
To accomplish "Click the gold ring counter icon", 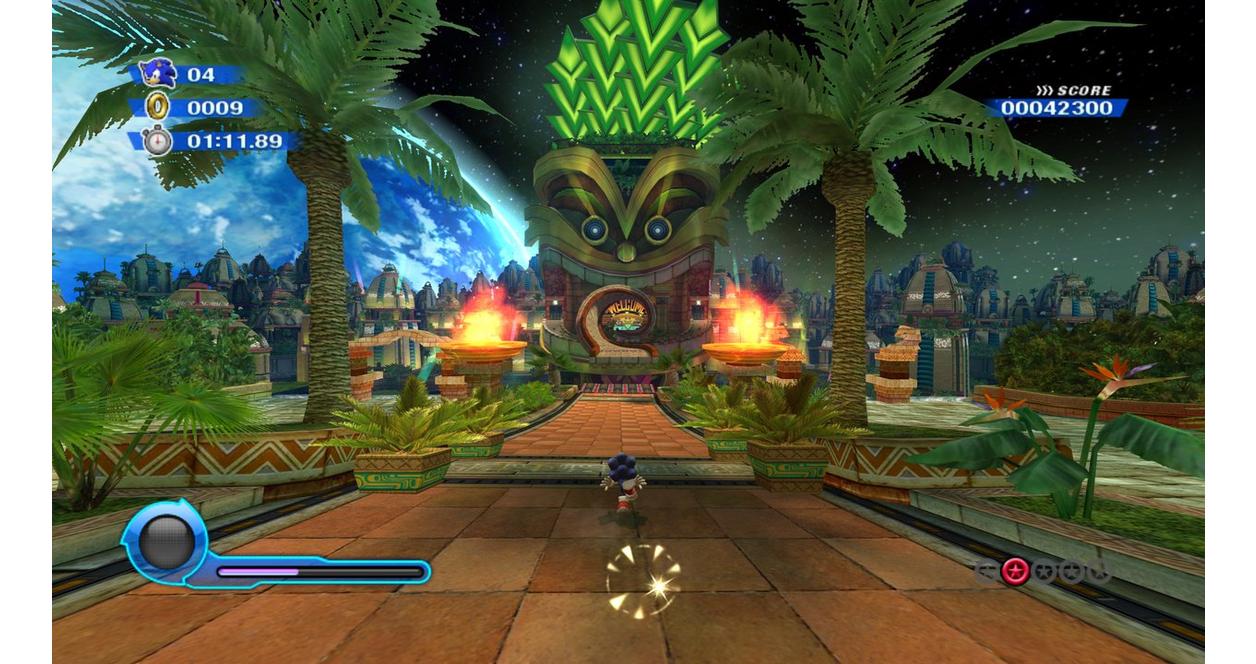I will (x=158, y=106).
